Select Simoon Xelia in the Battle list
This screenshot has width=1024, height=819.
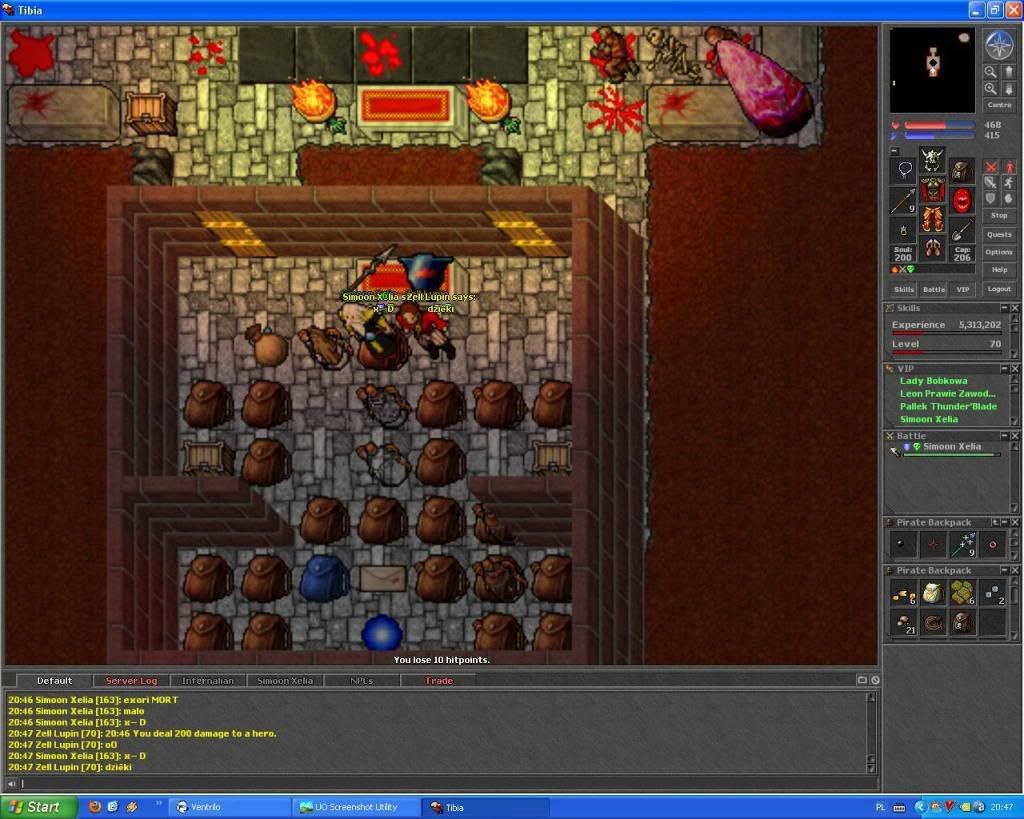951,447
